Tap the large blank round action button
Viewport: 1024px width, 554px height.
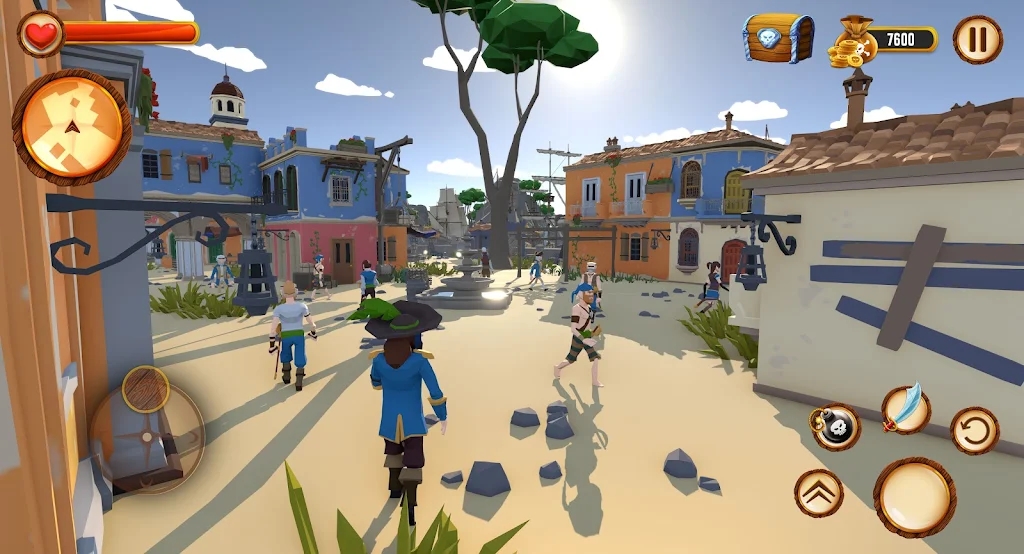tap(914, 497)
